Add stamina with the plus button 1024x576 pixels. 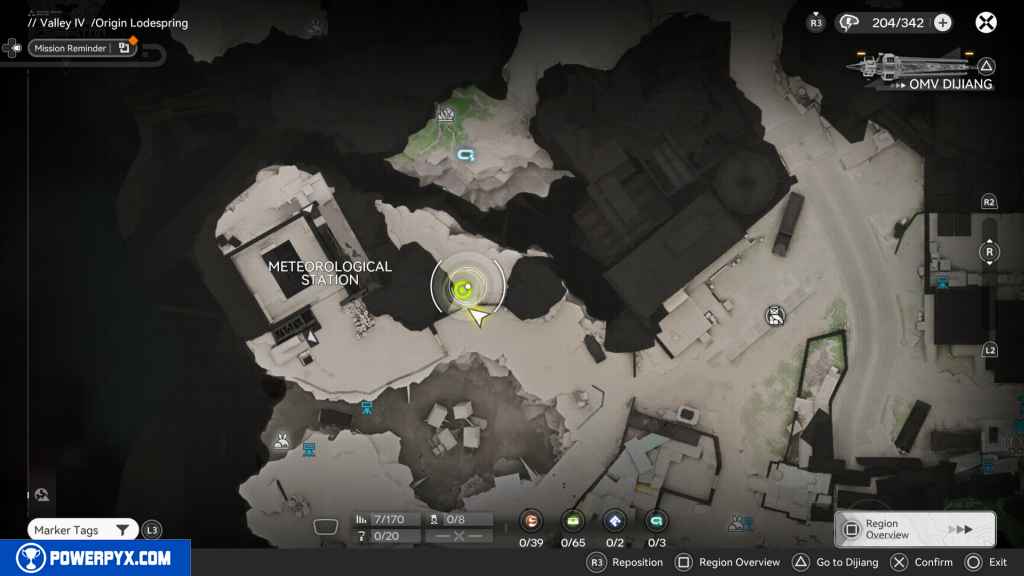pyautogui.click(x=943, y=23)
